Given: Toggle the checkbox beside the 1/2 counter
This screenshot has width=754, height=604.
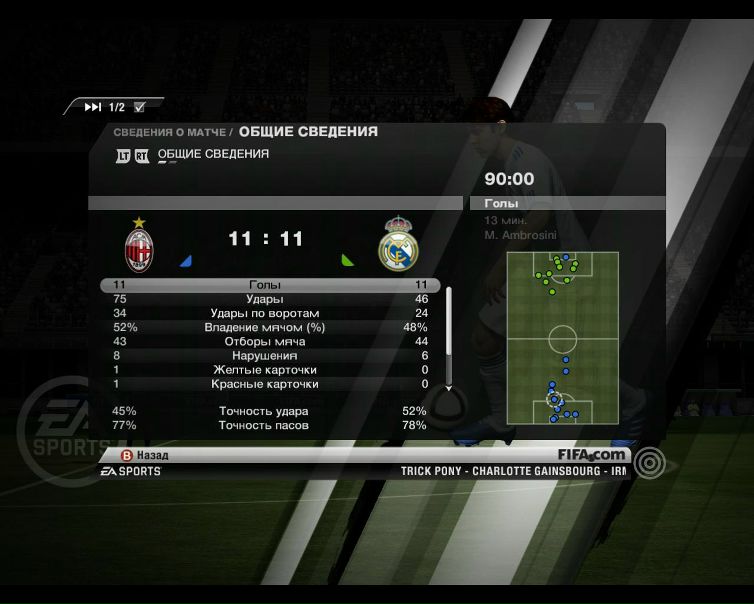Looking at the screenshot, I should (139, 107).
